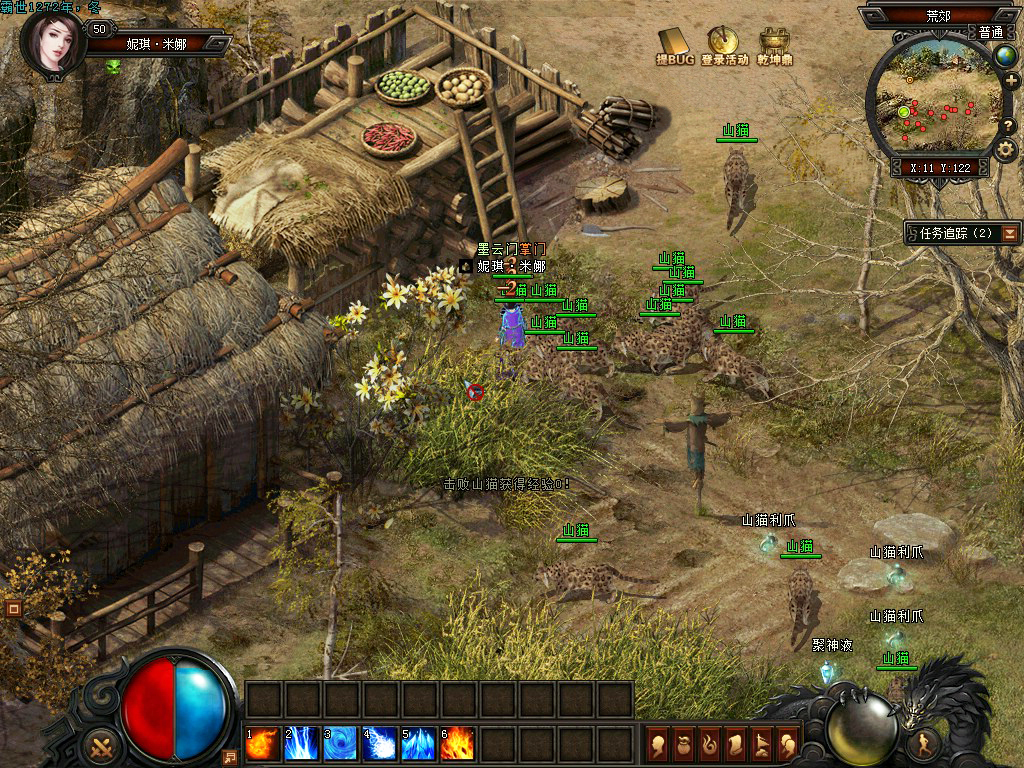The image size is (1024, 768).
Task: Open the scroll icon menu
Action: [737, 744]
